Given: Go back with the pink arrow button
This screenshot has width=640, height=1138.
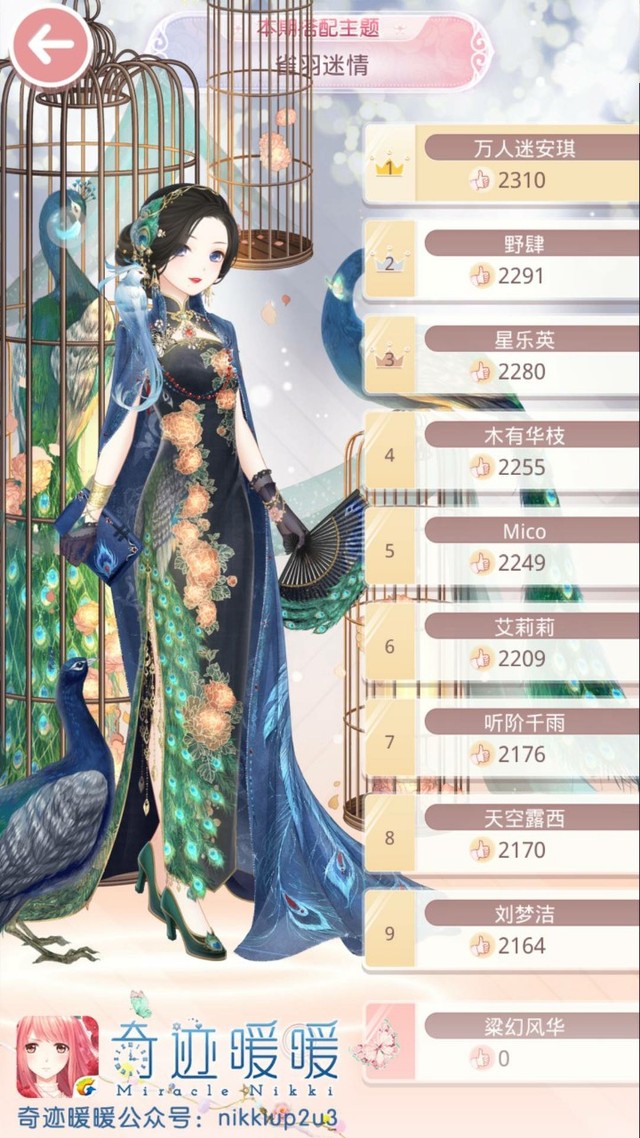Looking at the screenshot, I should (49, 44).
